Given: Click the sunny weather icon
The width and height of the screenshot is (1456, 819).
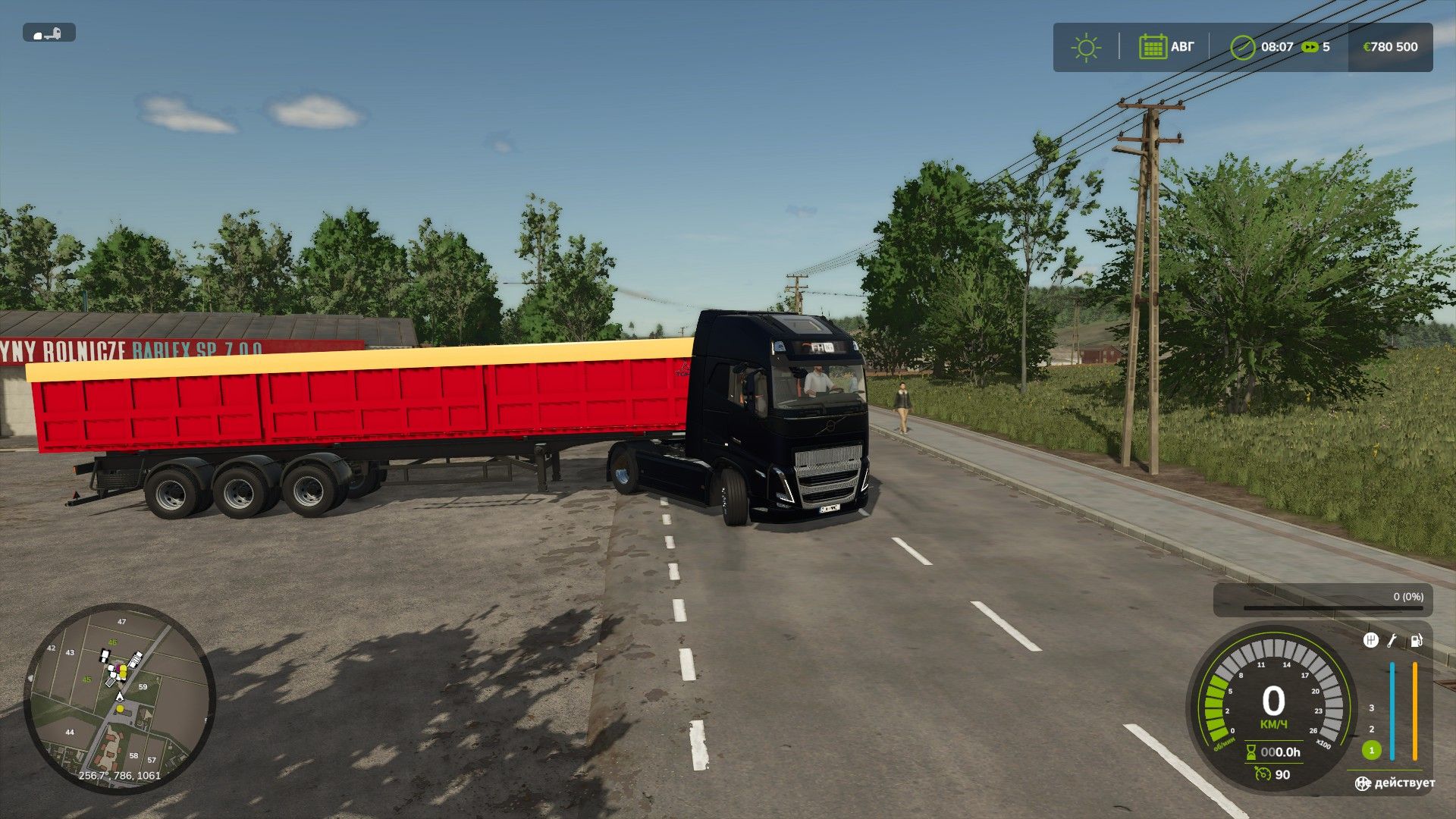Looking at the screenshot, I should click(x=1086, y=47).
